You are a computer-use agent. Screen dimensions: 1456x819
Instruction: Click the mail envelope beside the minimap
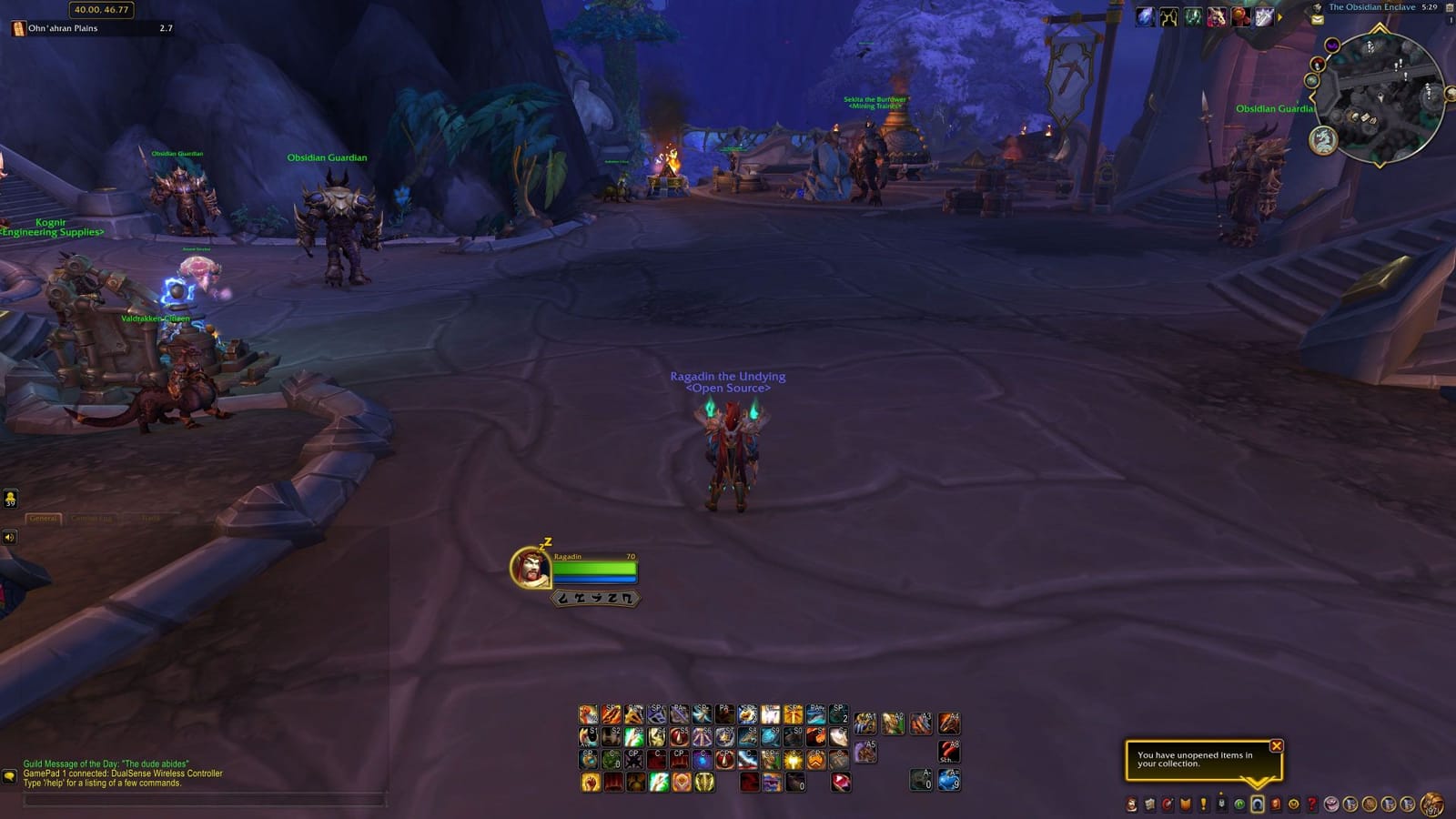click(x=1317, y=19)
